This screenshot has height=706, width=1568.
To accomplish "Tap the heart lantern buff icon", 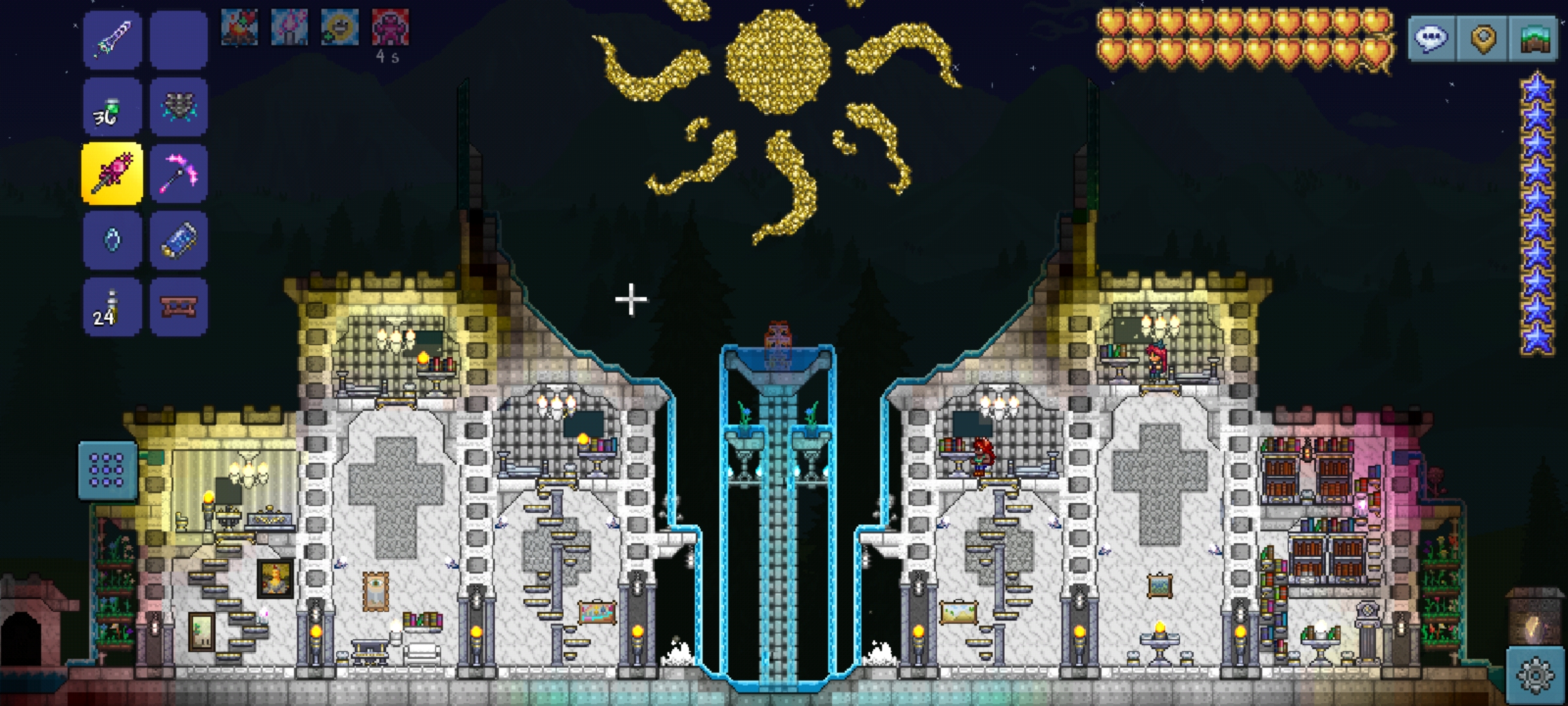I will point(289,27).
